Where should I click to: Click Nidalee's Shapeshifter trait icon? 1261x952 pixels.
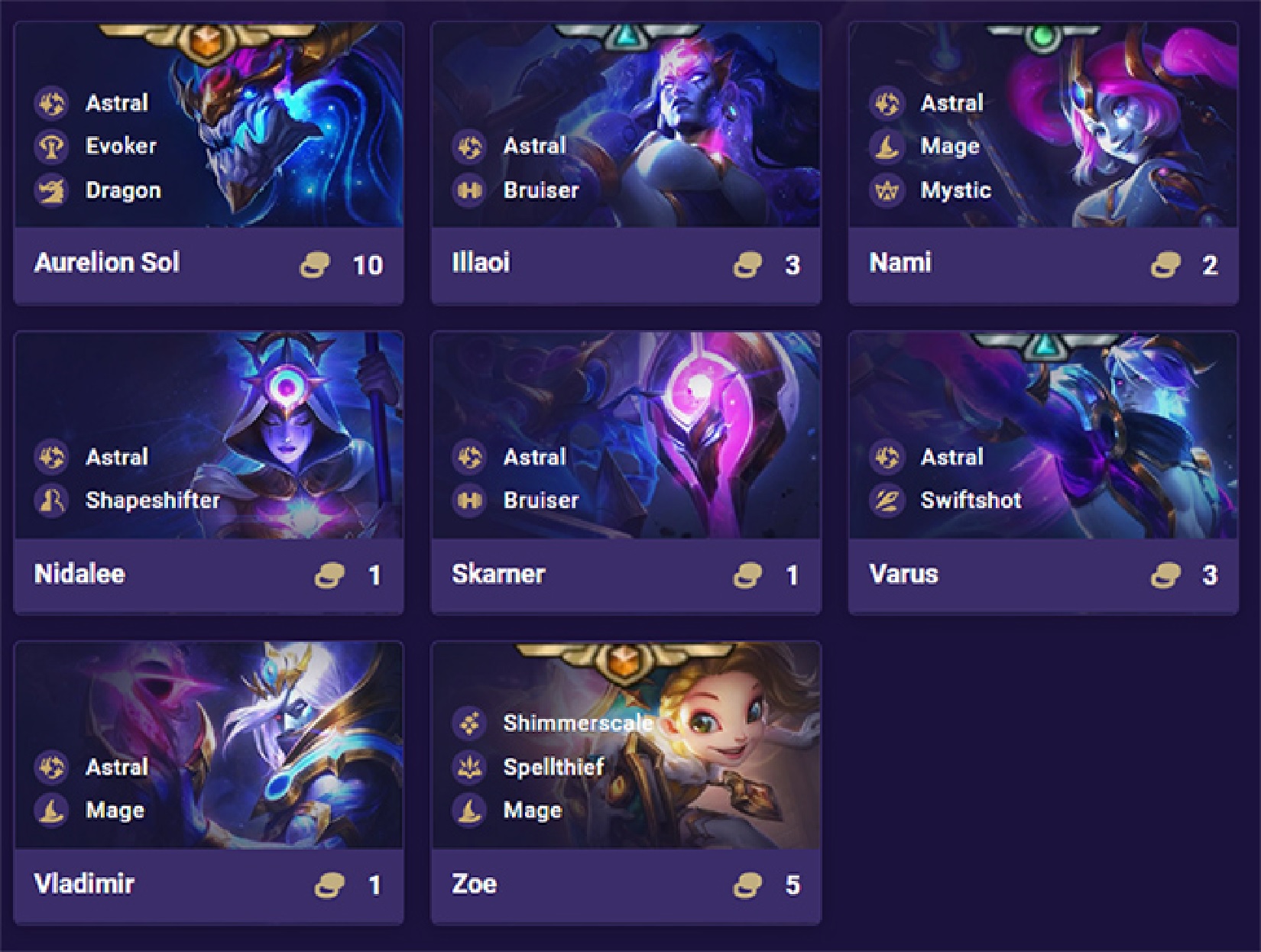coord(52,500)
